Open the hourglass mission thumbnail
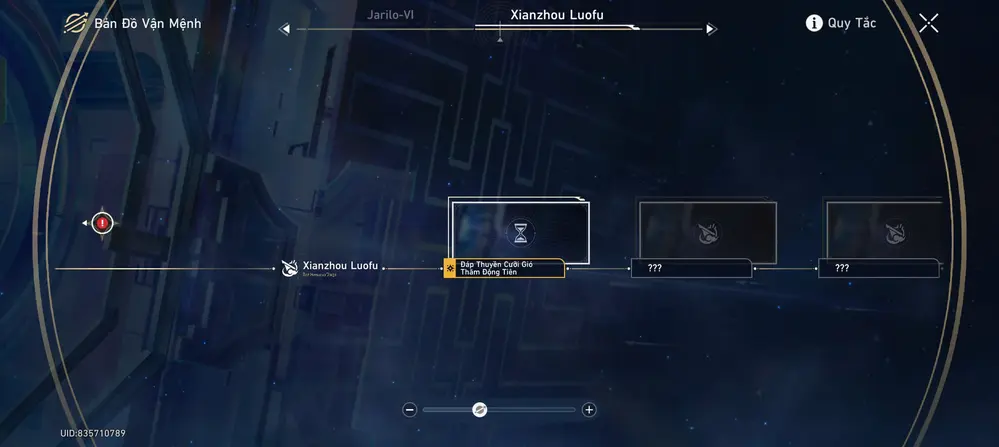Screen dimensions: 999x447 (x=520, y=232)
